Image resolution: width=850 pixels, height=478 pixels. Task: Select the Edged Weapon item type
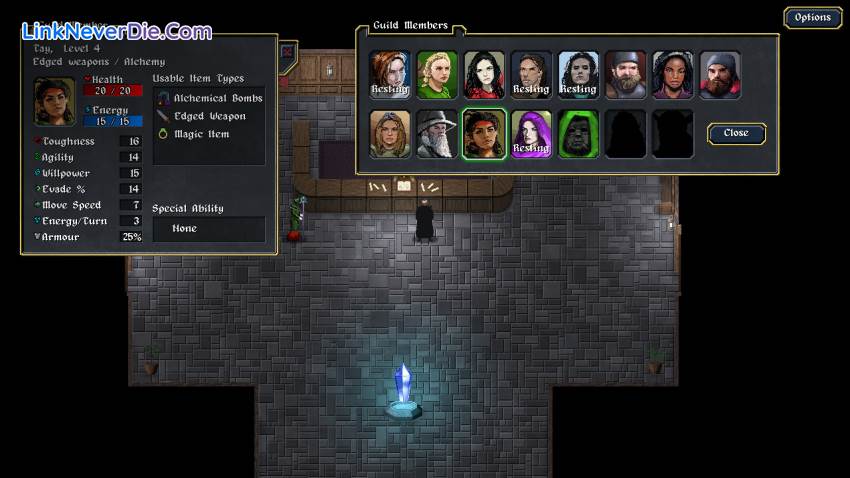pyautogui.click(x=209, y=116)
